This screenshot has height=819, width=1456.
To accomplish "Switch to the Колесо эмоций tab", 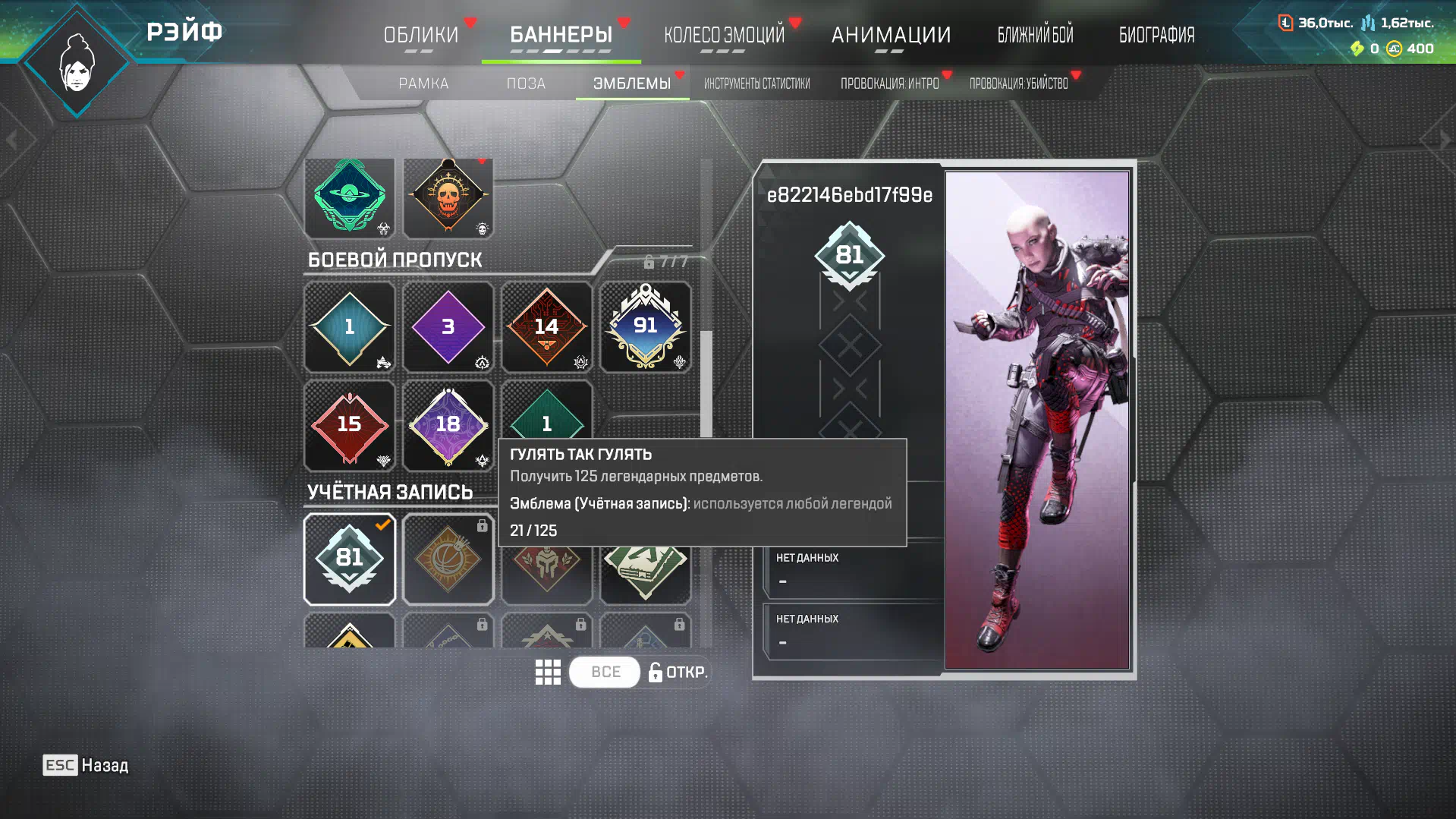I will click(x=724, y=35).
